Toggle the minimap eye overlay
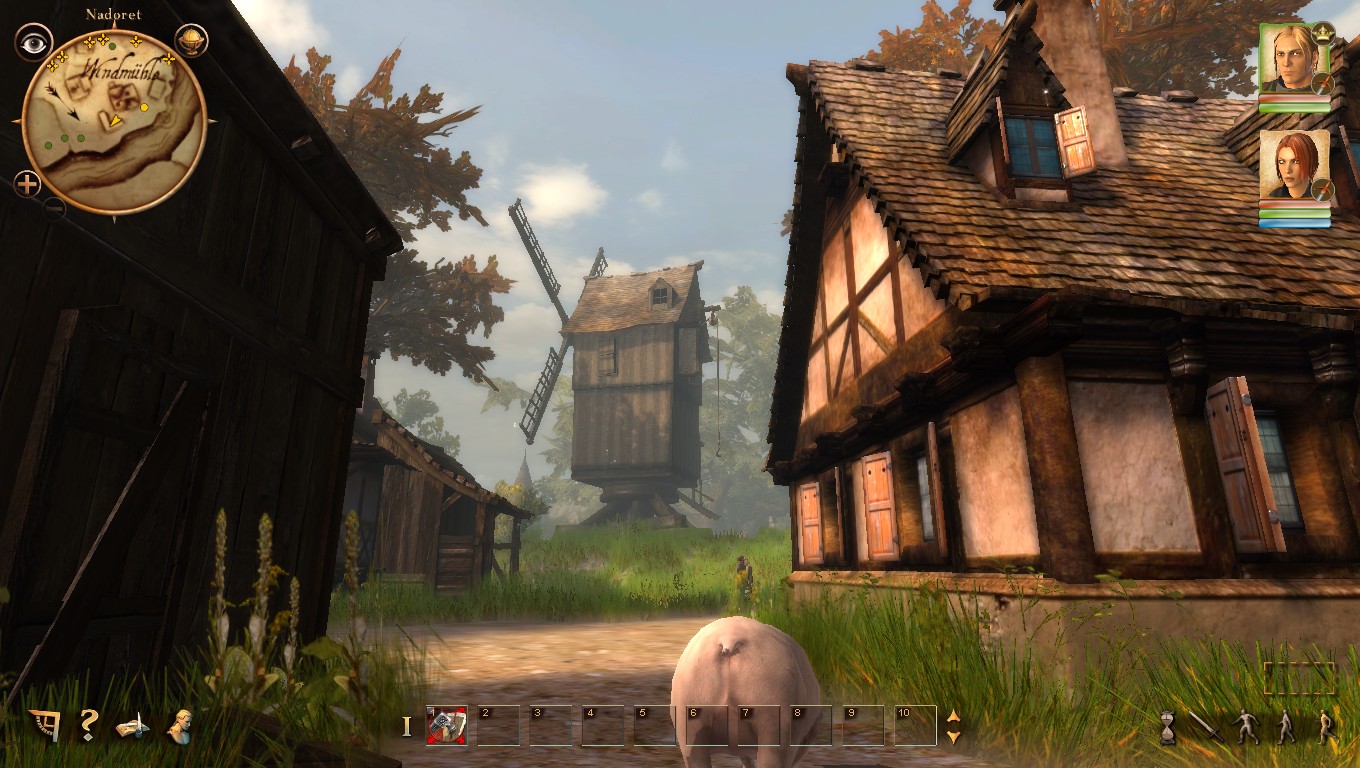1360x768 pixels. pyautogui.click(x=33, y=44)
